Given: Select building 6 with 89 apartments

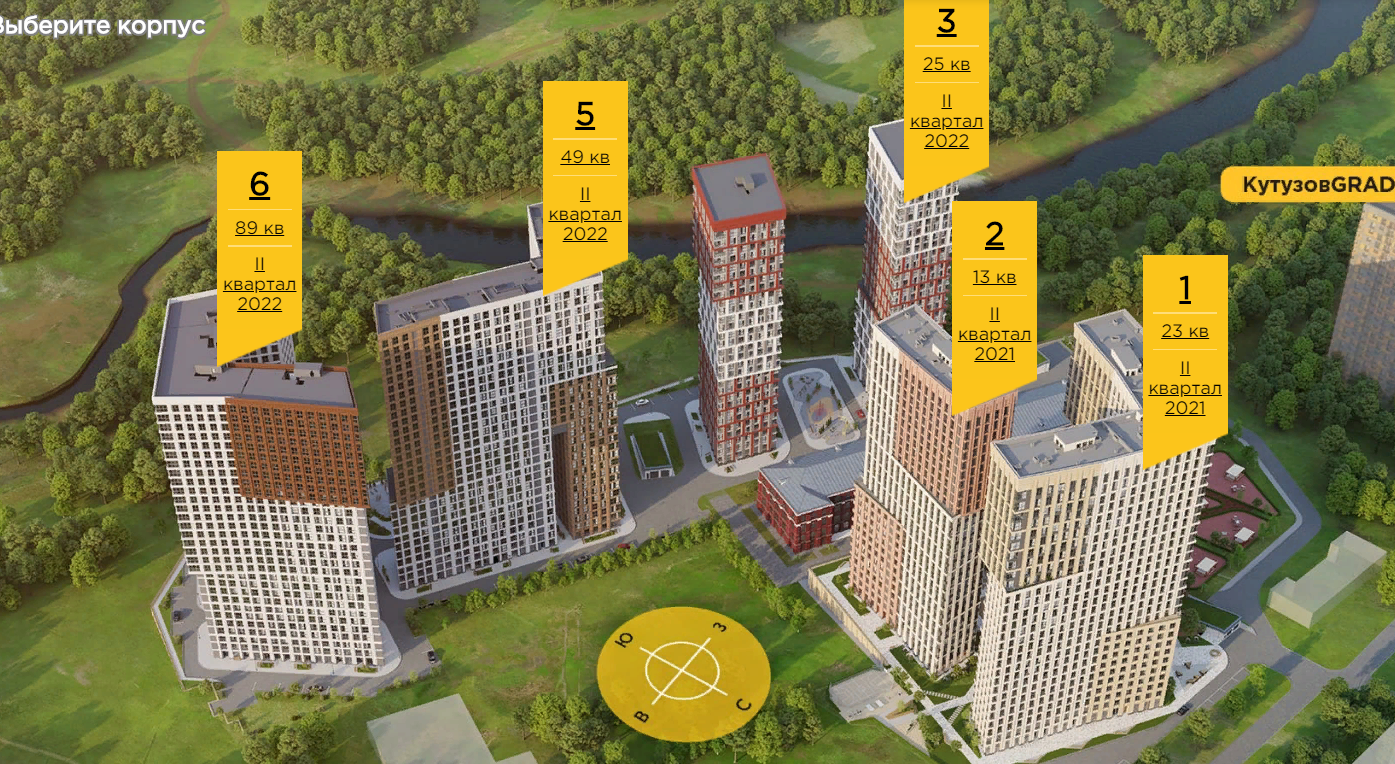Looking at the screenshot, I should [259, 185].
